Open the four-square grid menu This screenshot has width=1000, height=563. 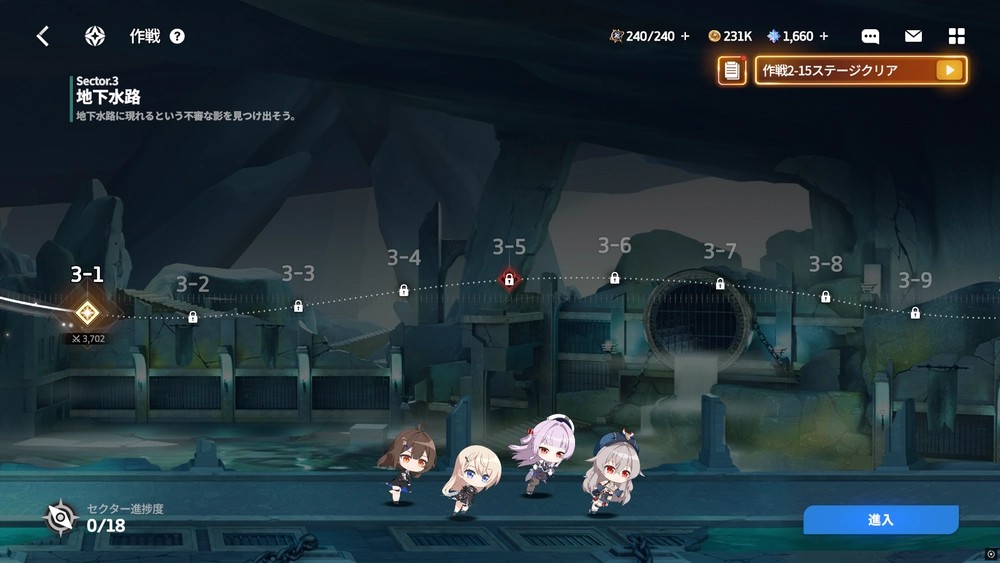pos(956,37)
